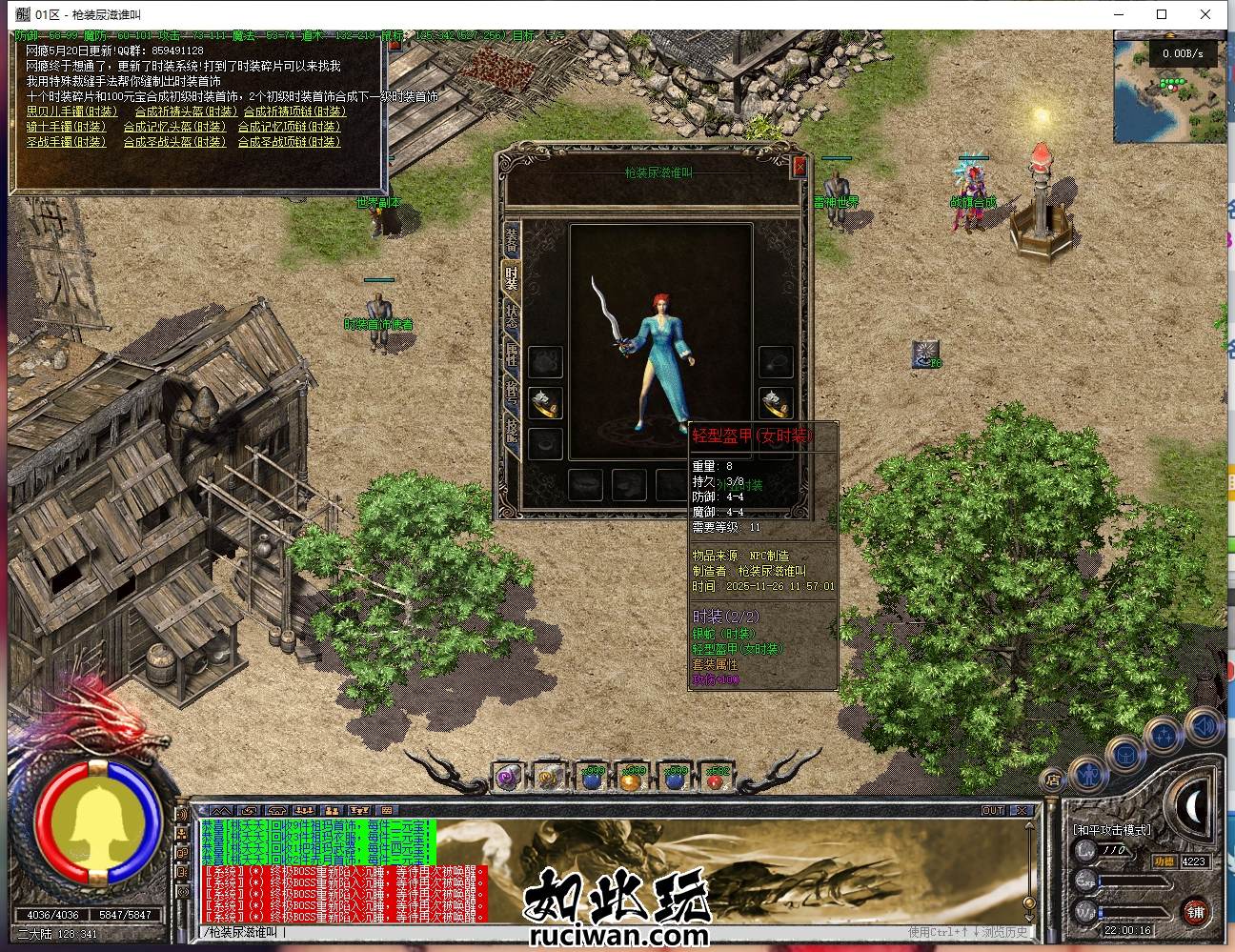The width and height of the screenshot is (1235, 952).
Task: Open the character info icon on bottom right
Action: click(x=1088, y=775)
